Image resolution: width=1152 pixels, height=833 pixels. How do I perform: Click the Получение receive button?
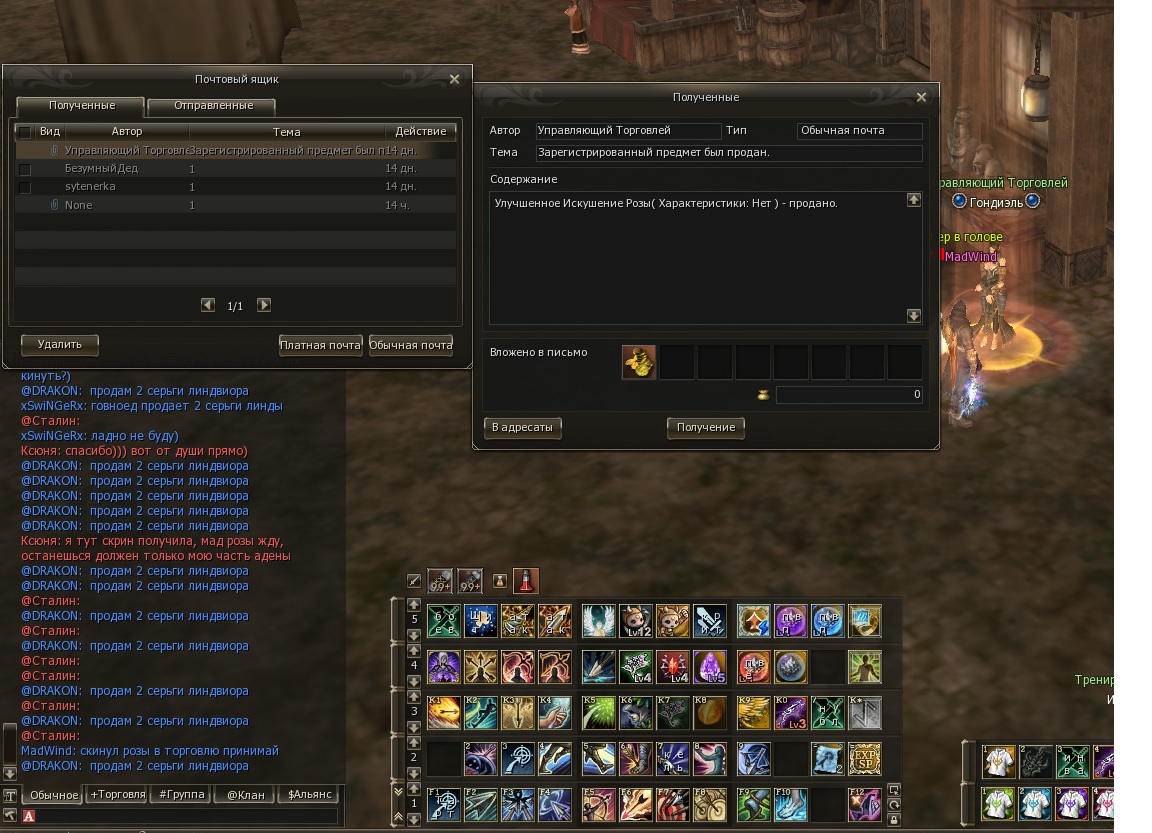click(705, 428)
